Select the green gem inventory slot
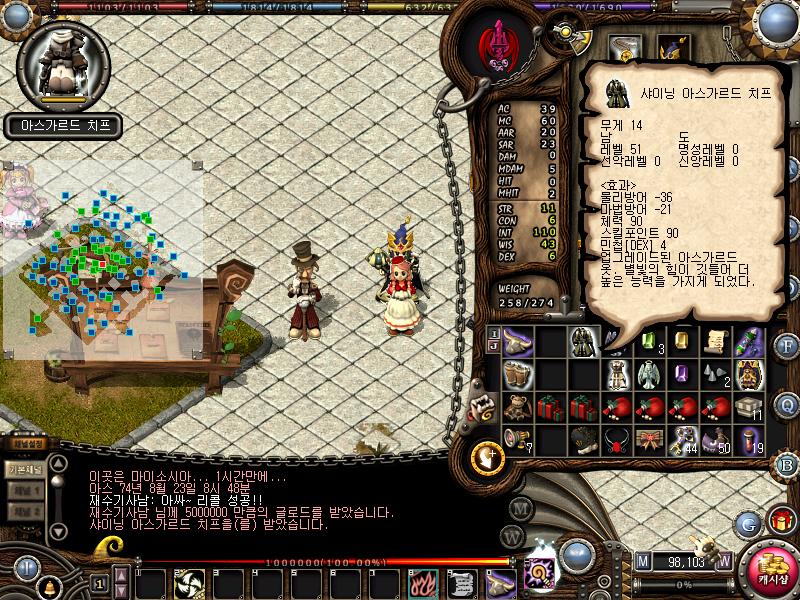This screenshot has width=800, height=600. [650, 342]
